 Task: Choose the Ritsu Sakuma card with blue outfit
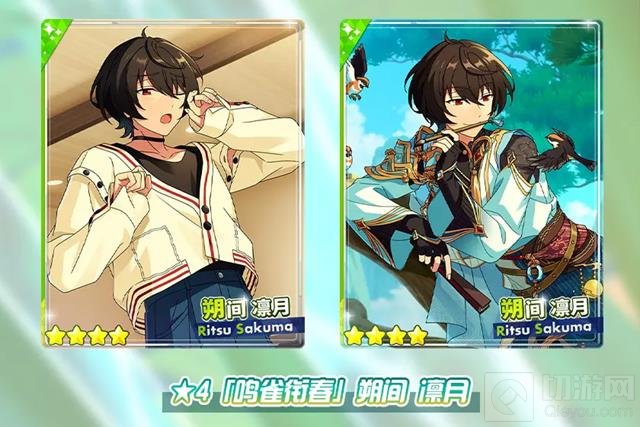[471, 183]
